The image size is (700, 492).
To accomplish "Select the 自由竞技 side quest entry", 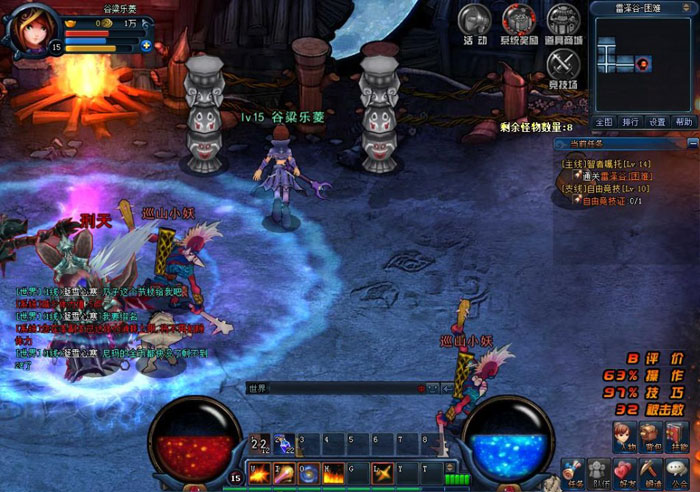I will tap(608, 188).
